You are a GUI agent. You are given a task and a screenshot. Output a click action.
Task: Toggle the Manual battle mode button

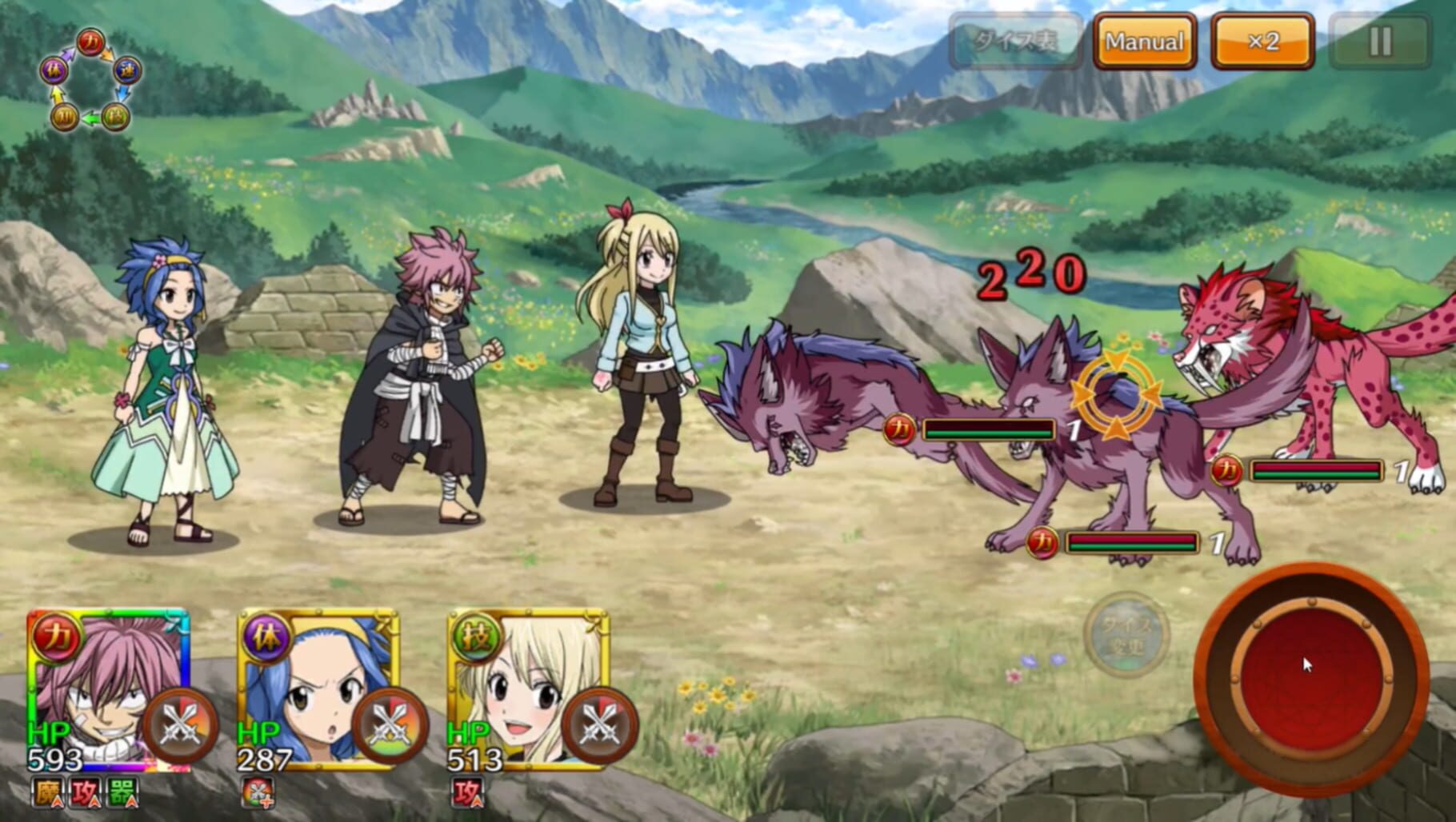[x=1144, y=42]
